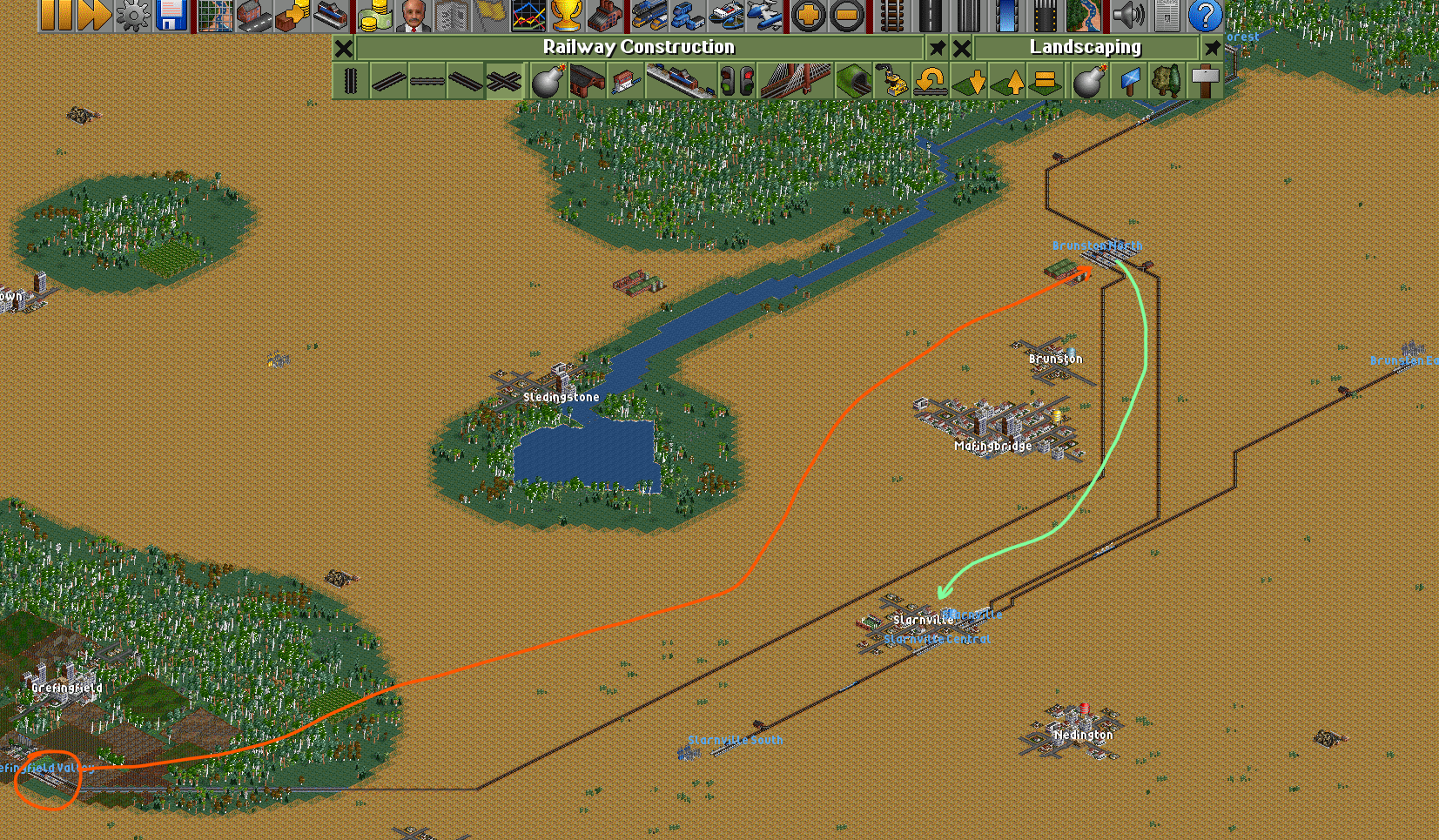Close the Railway Construction window
The height and width of the screenshot is (840, 1439).
click(344, 48)
